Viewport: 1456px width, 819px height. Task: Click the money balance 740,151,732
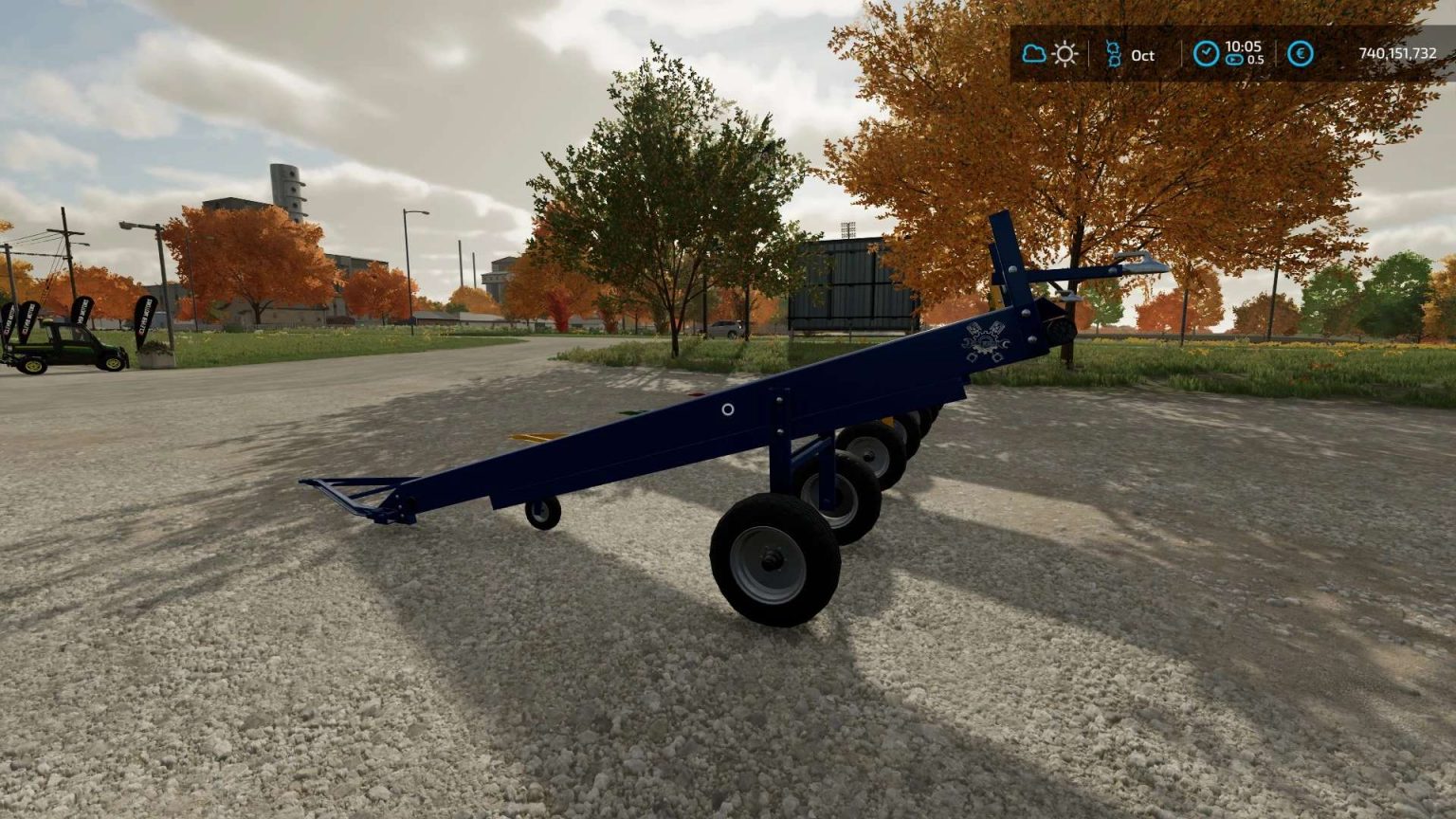(x=1397, y=54)
